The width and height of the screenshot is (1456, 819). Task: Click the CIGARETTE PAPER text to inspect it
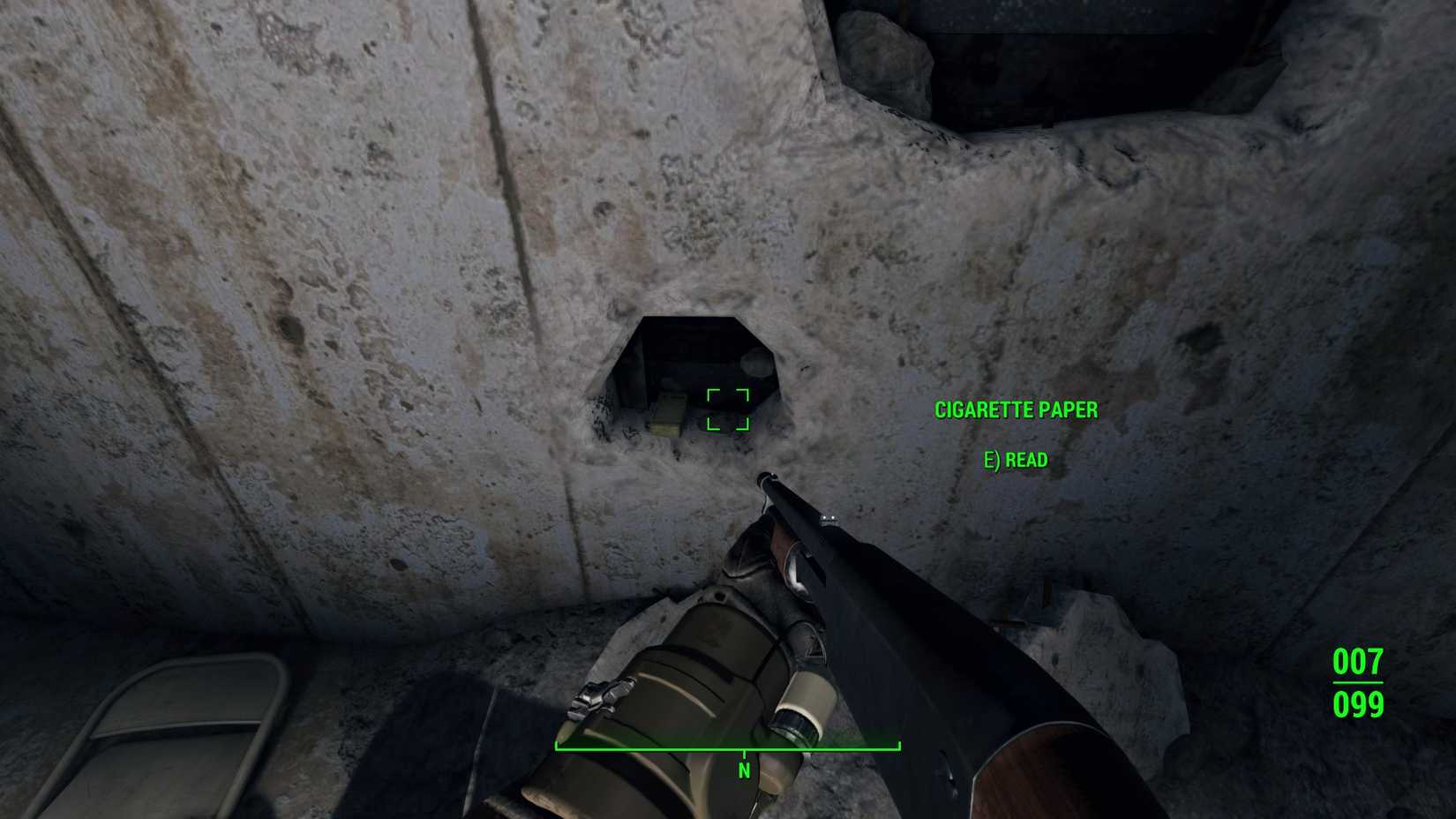pos(1016,409)
